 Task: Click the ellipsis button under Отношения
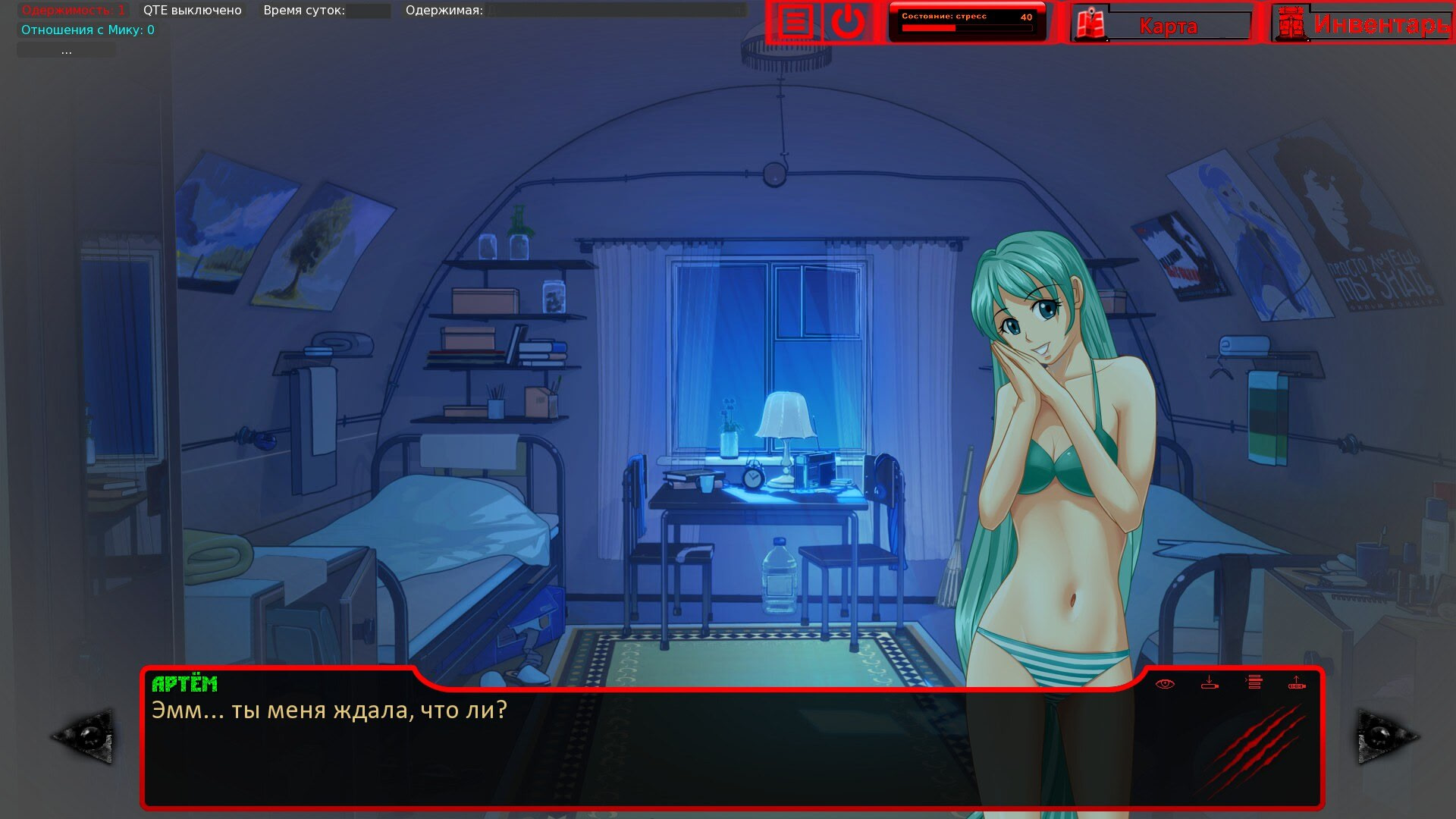67,50
